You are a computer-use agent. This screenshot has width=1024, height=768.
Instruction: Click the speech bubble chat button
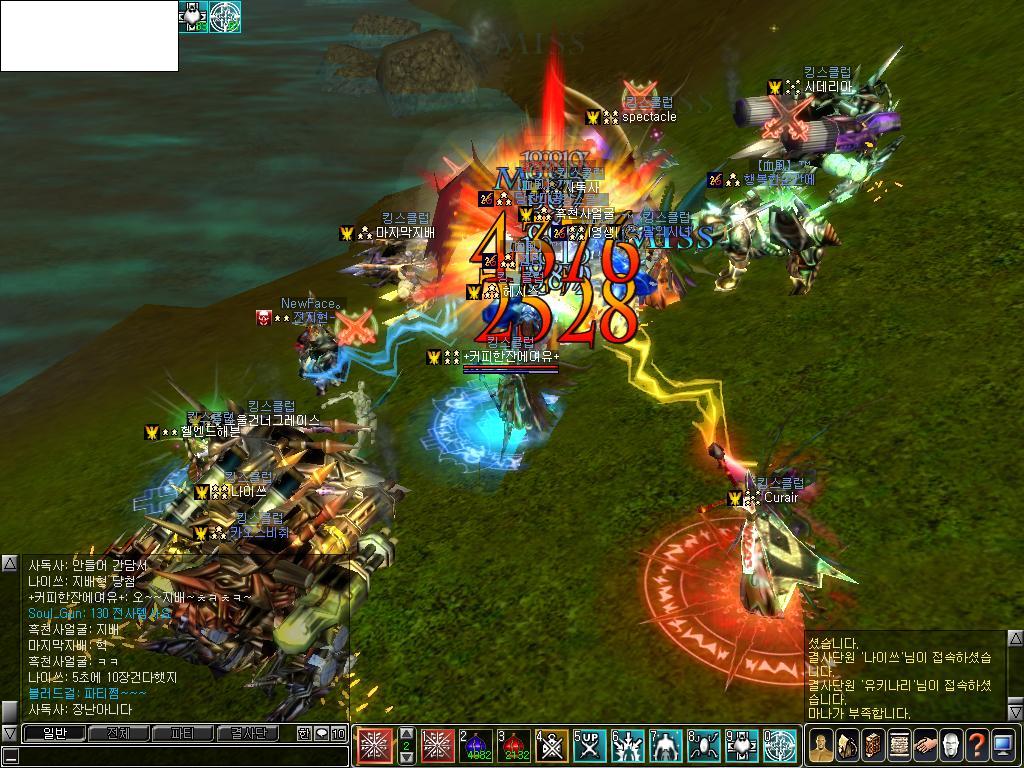pos(322,733)
